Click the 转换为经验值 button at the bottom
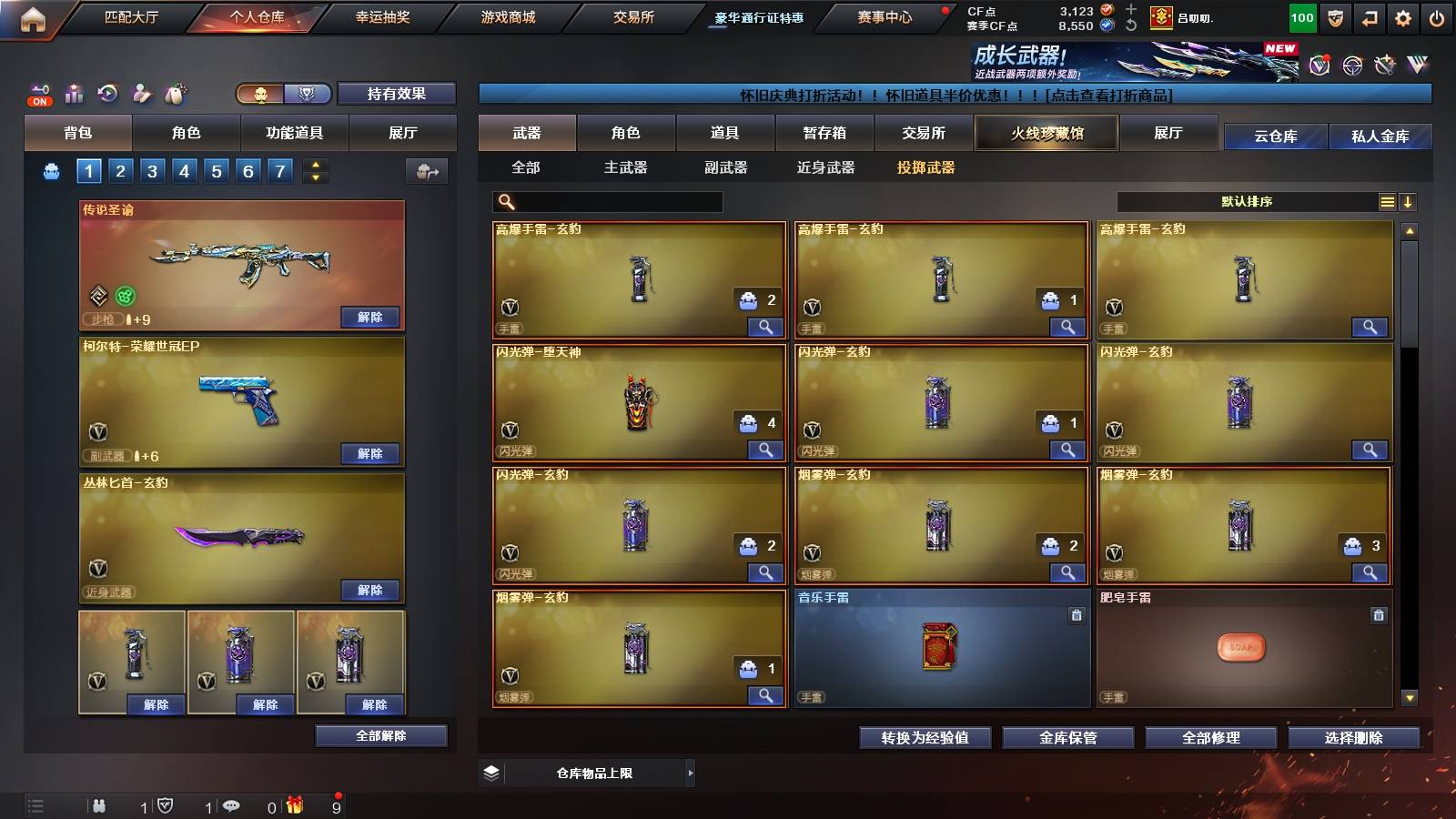This screenshot has width=1456, height=819. point(925,738)
